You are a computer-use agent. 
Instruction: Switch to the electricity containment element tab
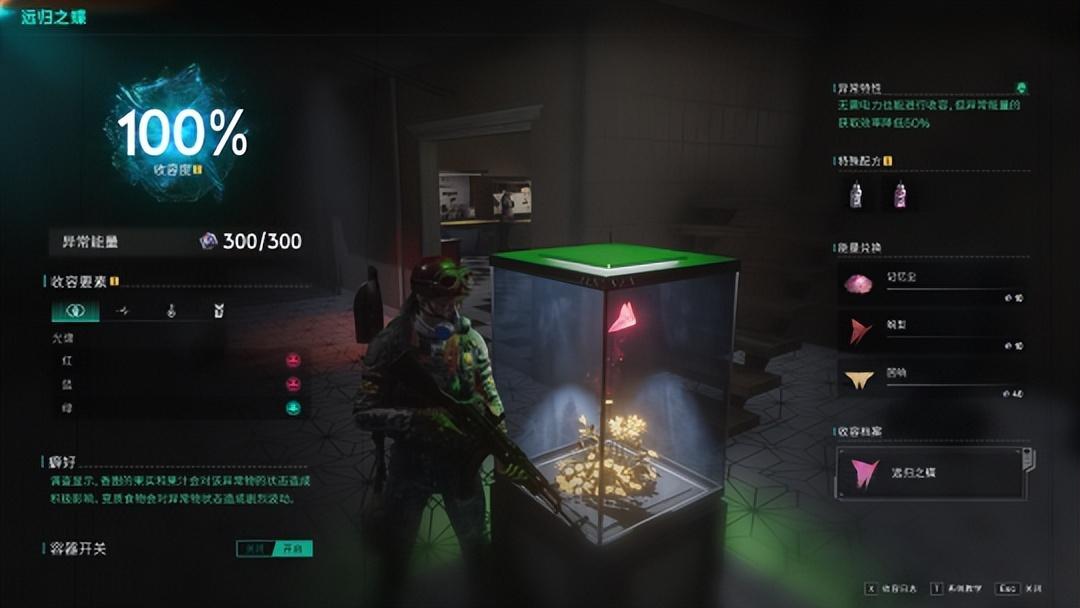pos(123,312)
